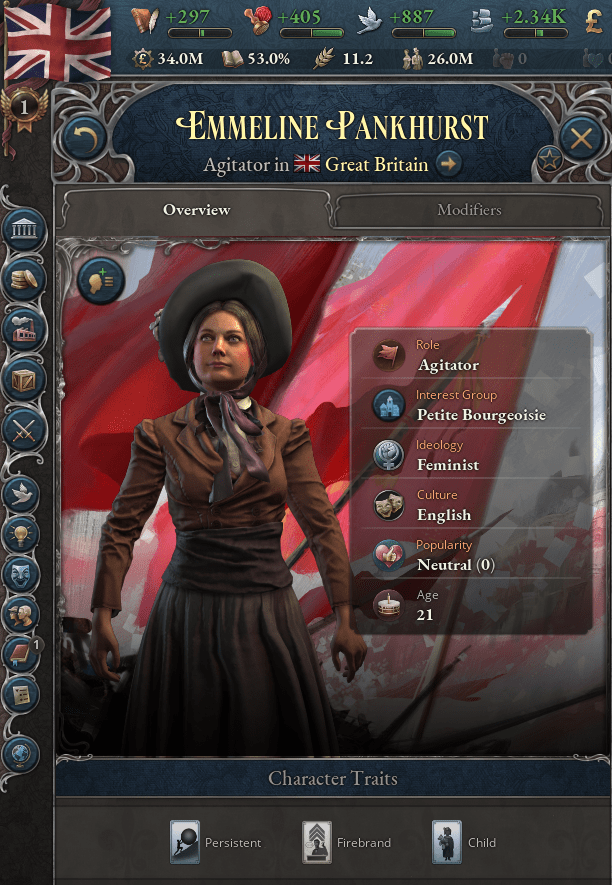Switch to the Modifiers tab
Screen dimensions: 612x885
[x=468, y=210]
